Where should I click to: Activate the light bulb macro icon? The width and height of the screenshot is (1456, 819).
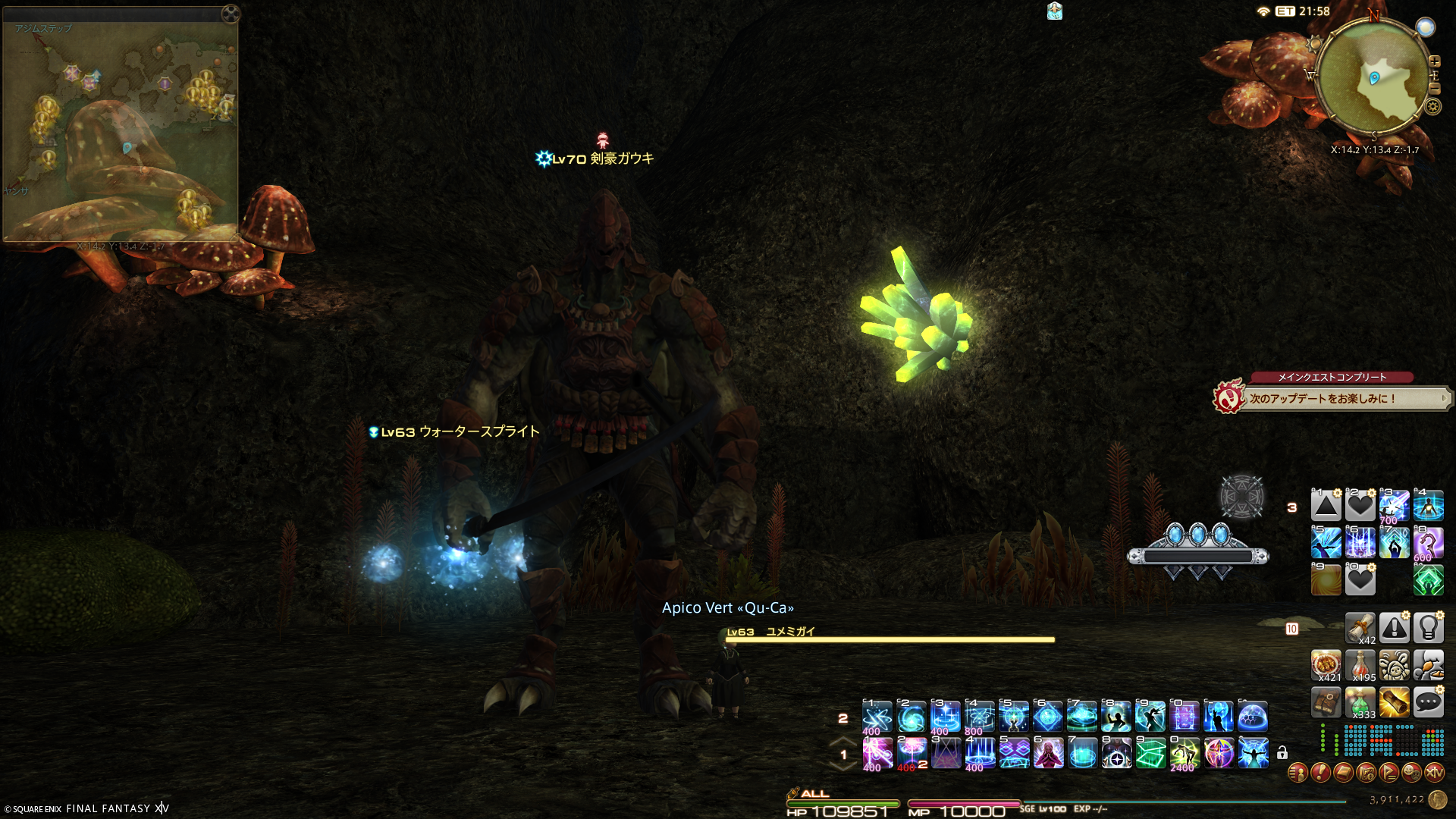point(1428,628)
